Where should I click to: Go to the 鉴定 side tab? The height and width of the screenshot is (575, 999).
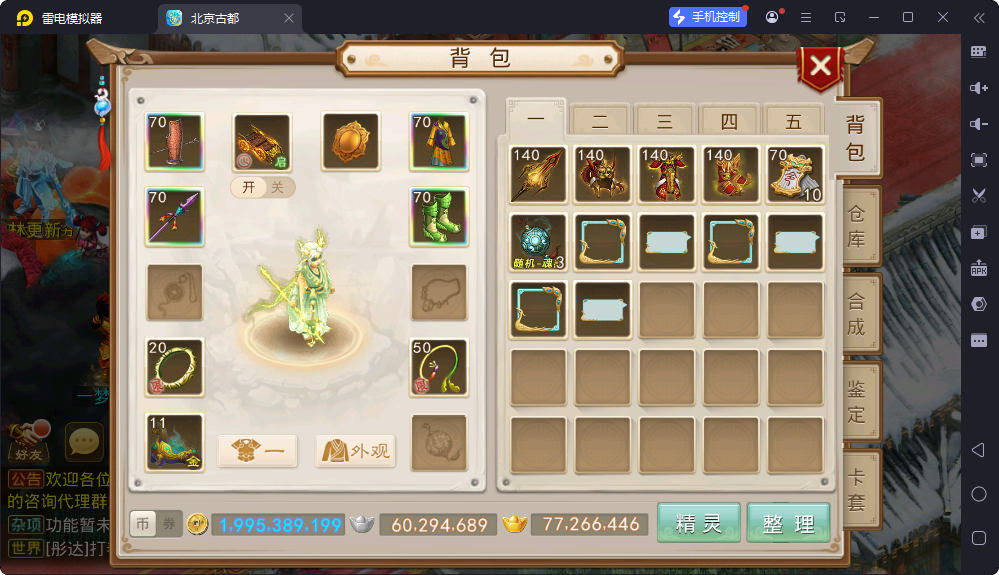(857, 400)
